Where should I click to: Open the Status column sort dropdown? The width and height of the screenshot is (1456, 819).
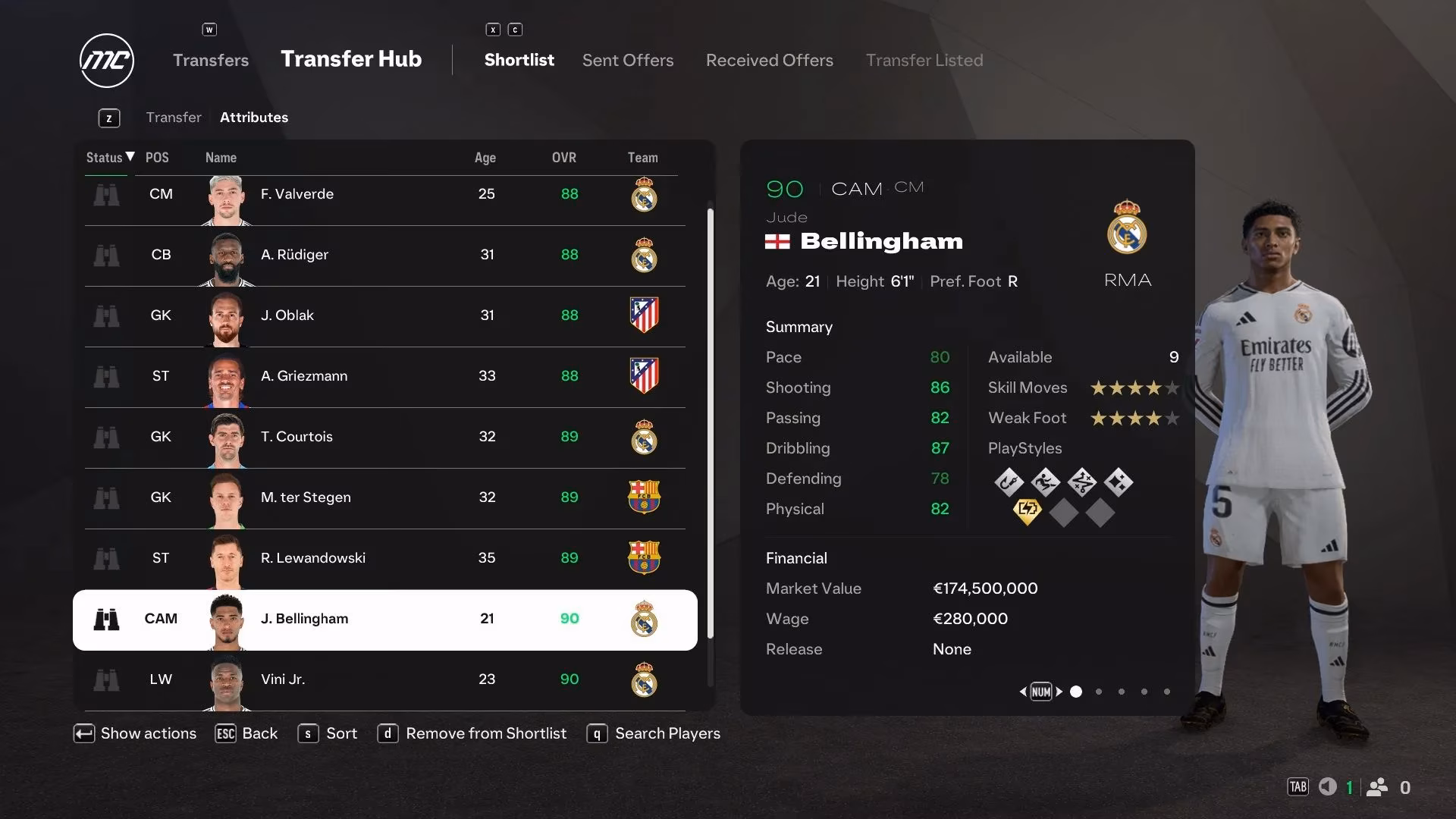[x=108, y=158]
